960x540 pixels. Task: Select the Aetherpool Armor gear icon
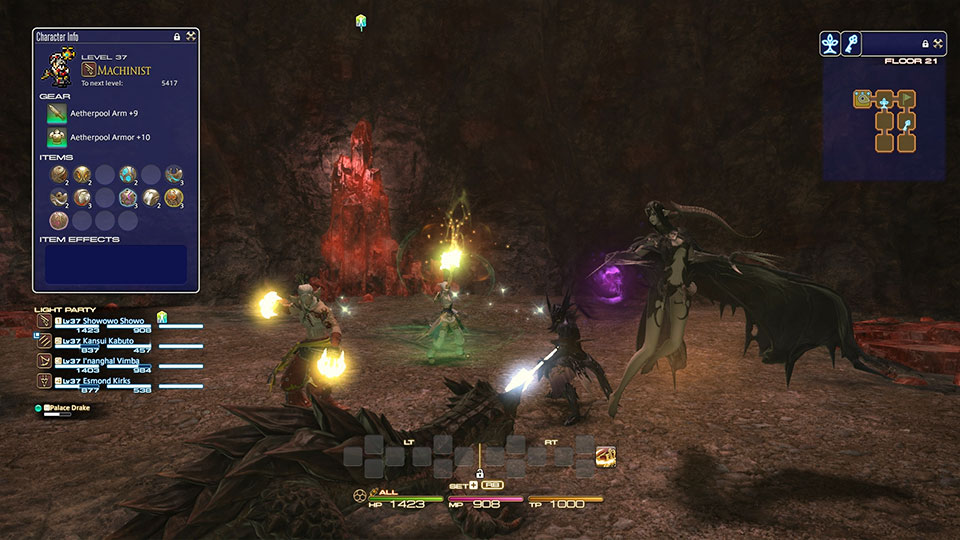pos(57,137)
